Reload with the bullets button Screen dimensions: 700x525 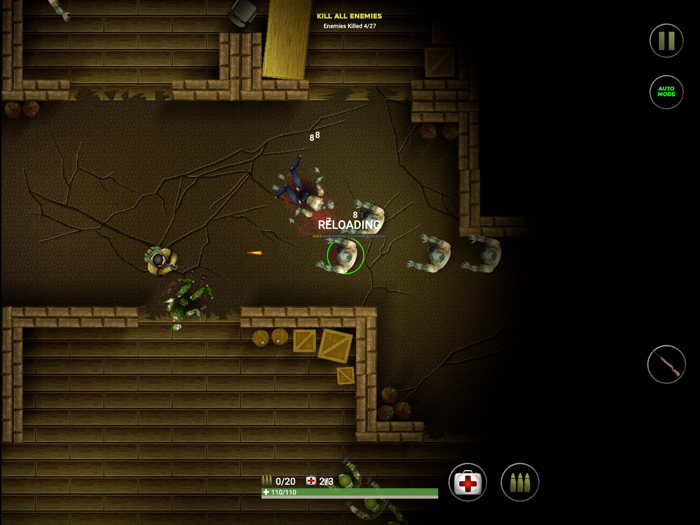[519, 482]
